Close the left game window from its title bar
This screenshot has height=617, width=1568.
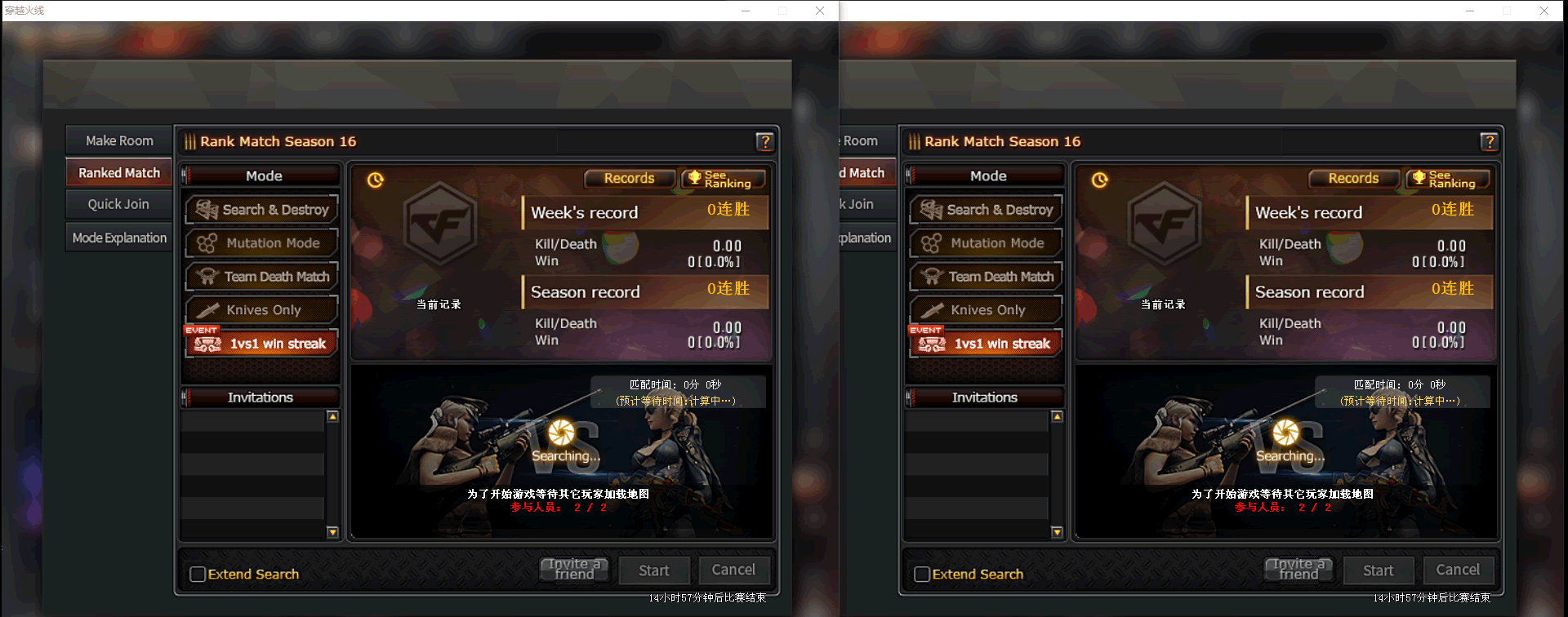pos(820,11)
